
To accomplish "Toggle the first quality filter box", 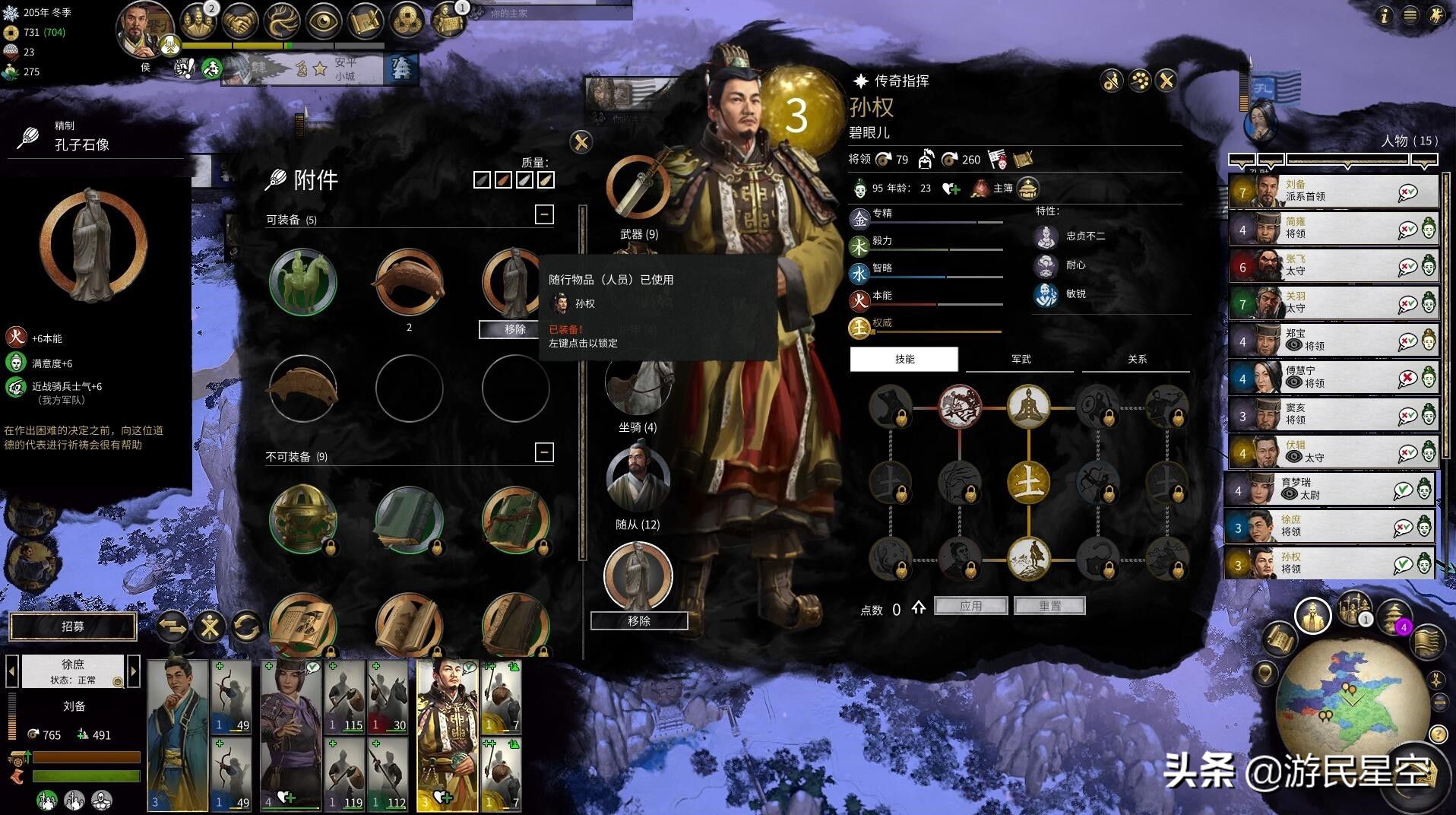I will click(x=483, y=180).
